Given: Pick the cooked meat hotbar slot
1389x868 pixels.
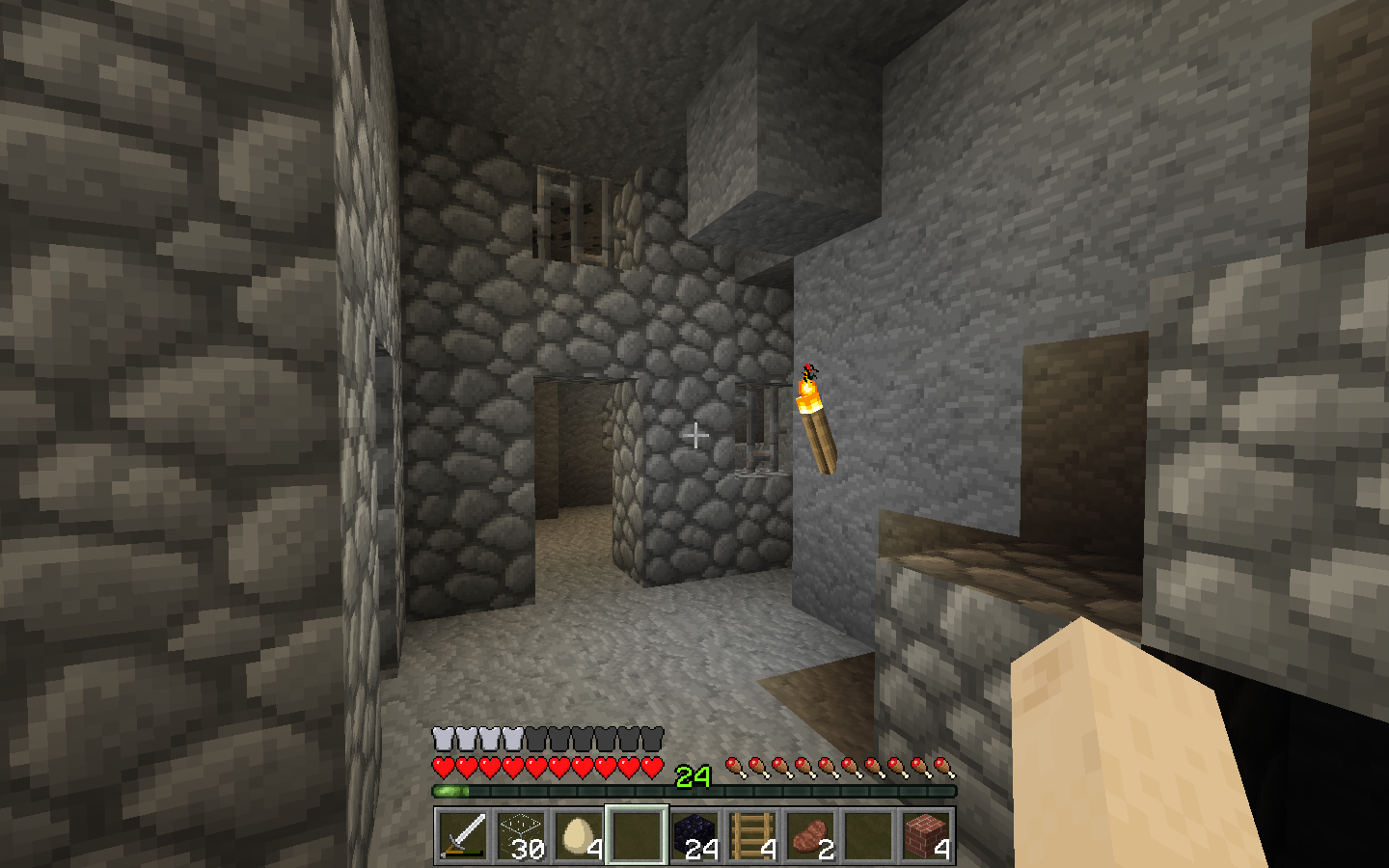Looking at the screenshot, I should point(810,834).
